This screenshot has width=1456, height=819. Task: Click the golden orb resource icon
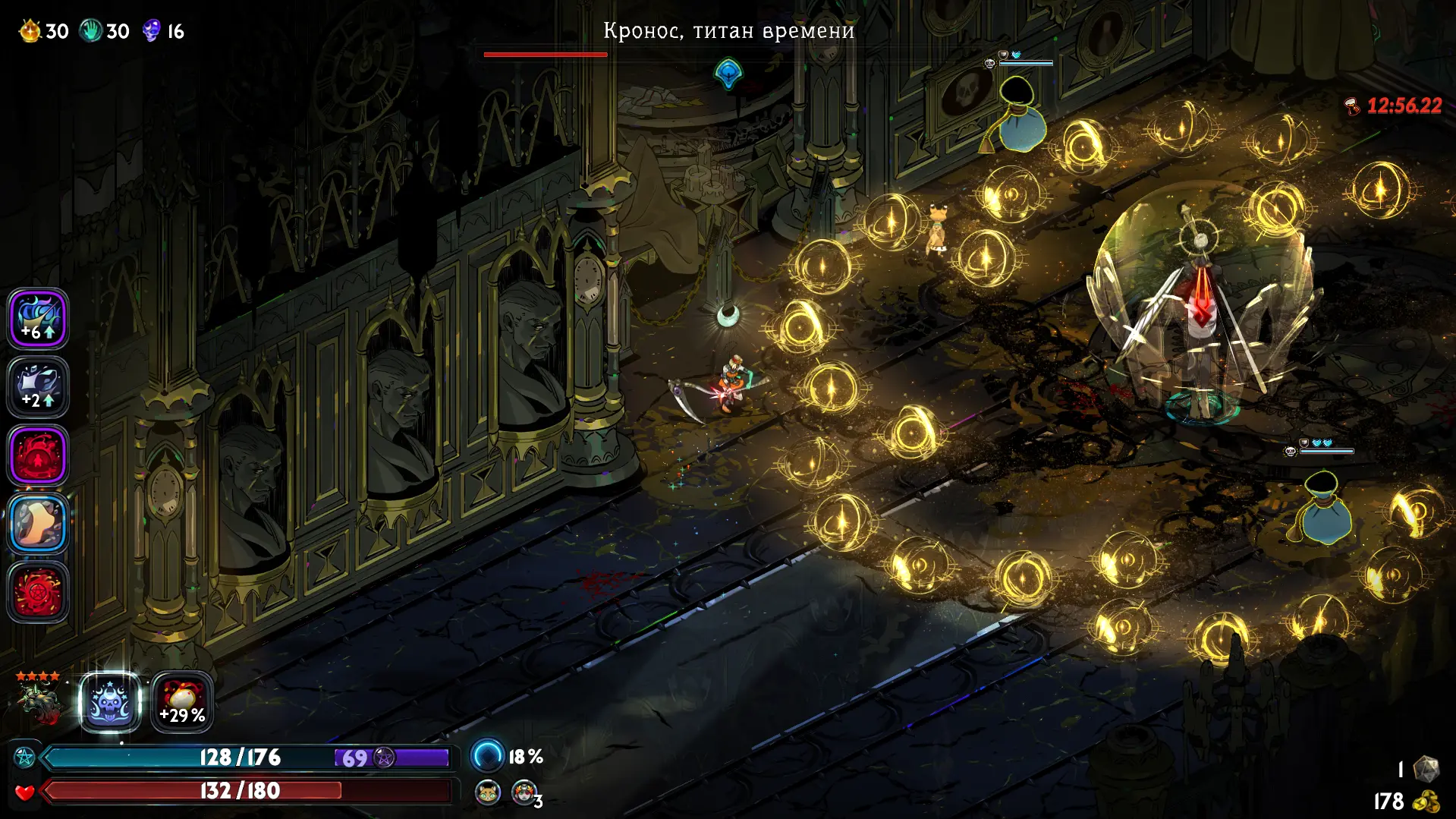(30, 31)
